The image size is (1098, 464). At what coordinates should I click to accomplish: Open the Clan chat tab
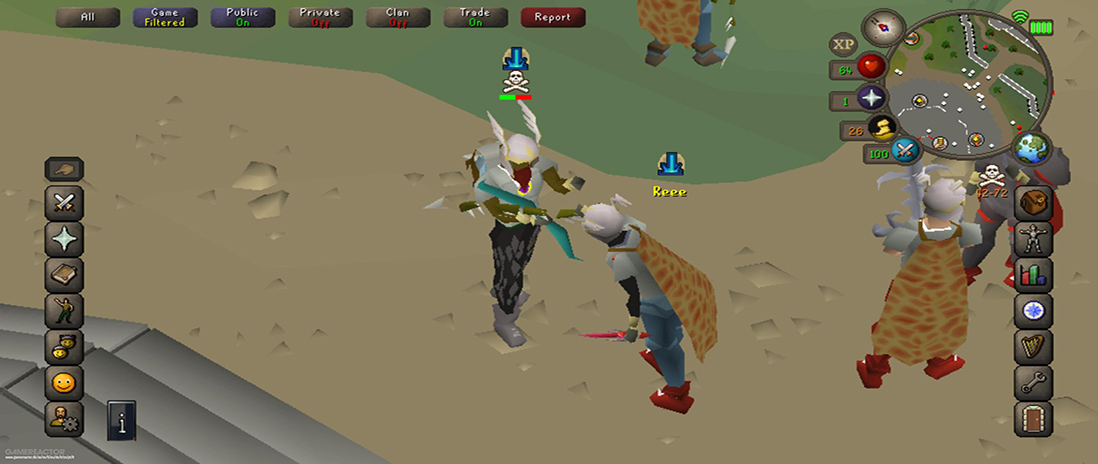(397, 17)
